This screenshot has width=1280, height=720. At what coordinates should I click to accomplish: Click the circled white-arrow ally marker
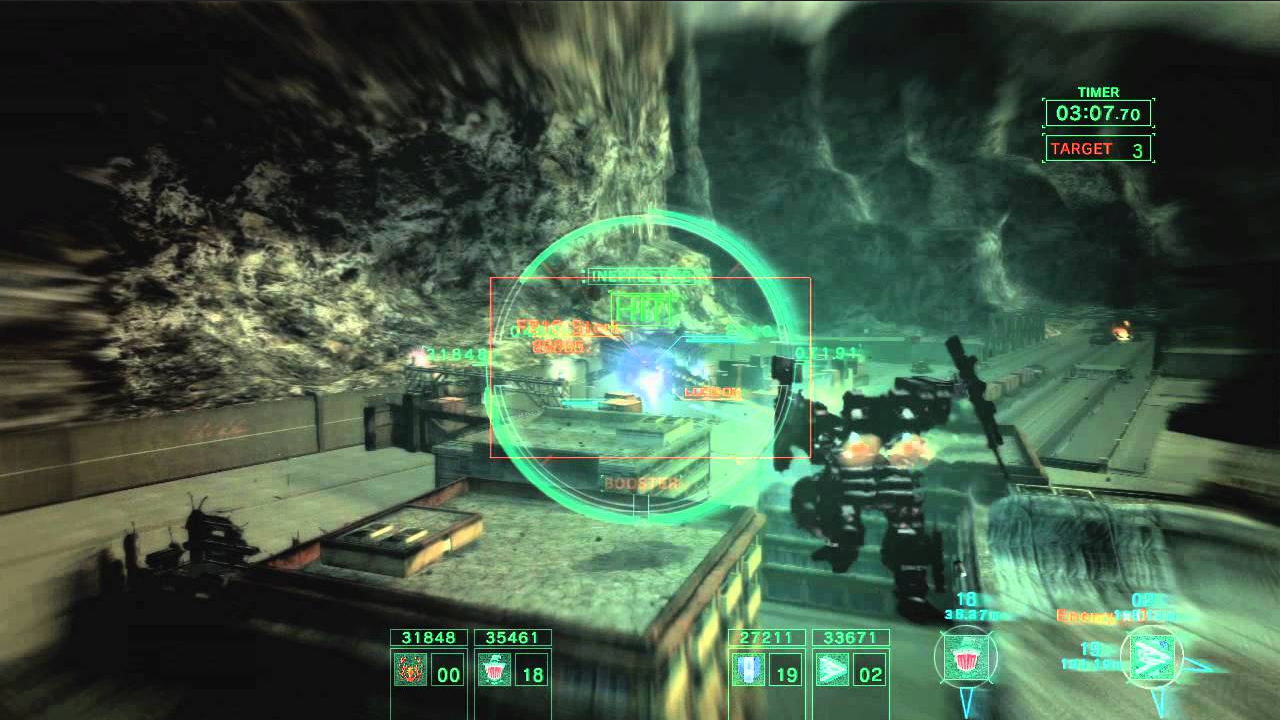tap(1152, 658)
